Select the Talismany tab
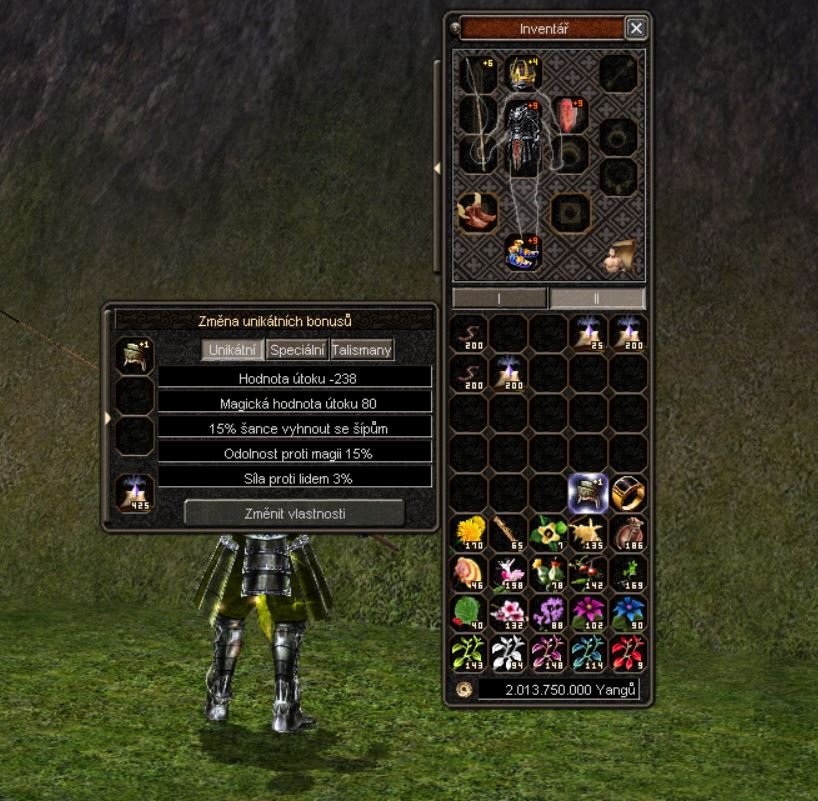 (362, 350)
